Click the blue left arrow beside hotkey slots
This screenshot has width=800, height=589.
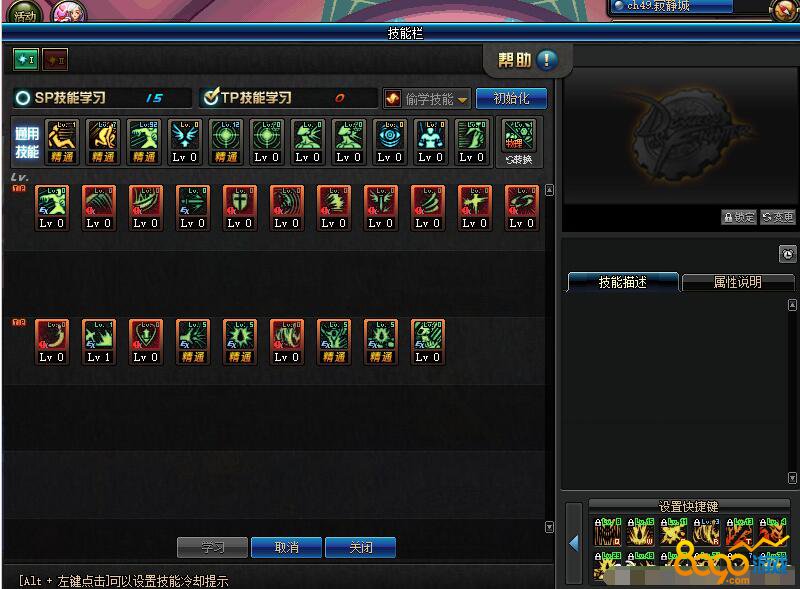pos(574,544)
